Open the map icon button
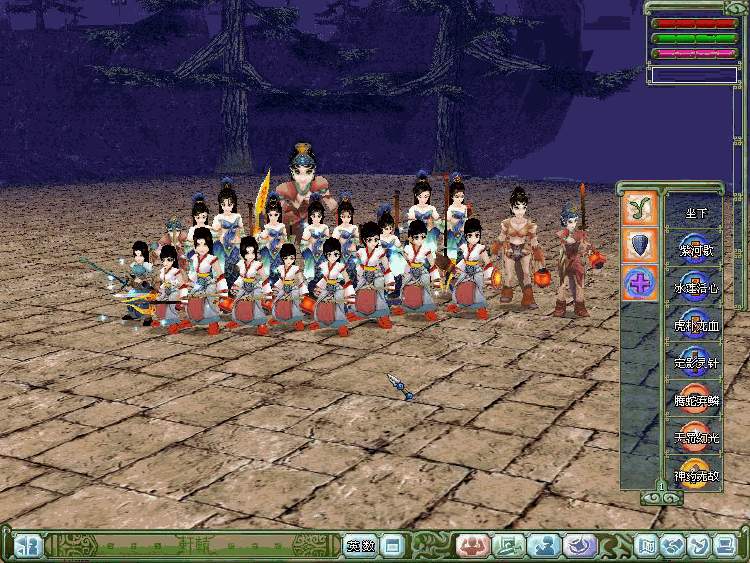 [647, 546]
